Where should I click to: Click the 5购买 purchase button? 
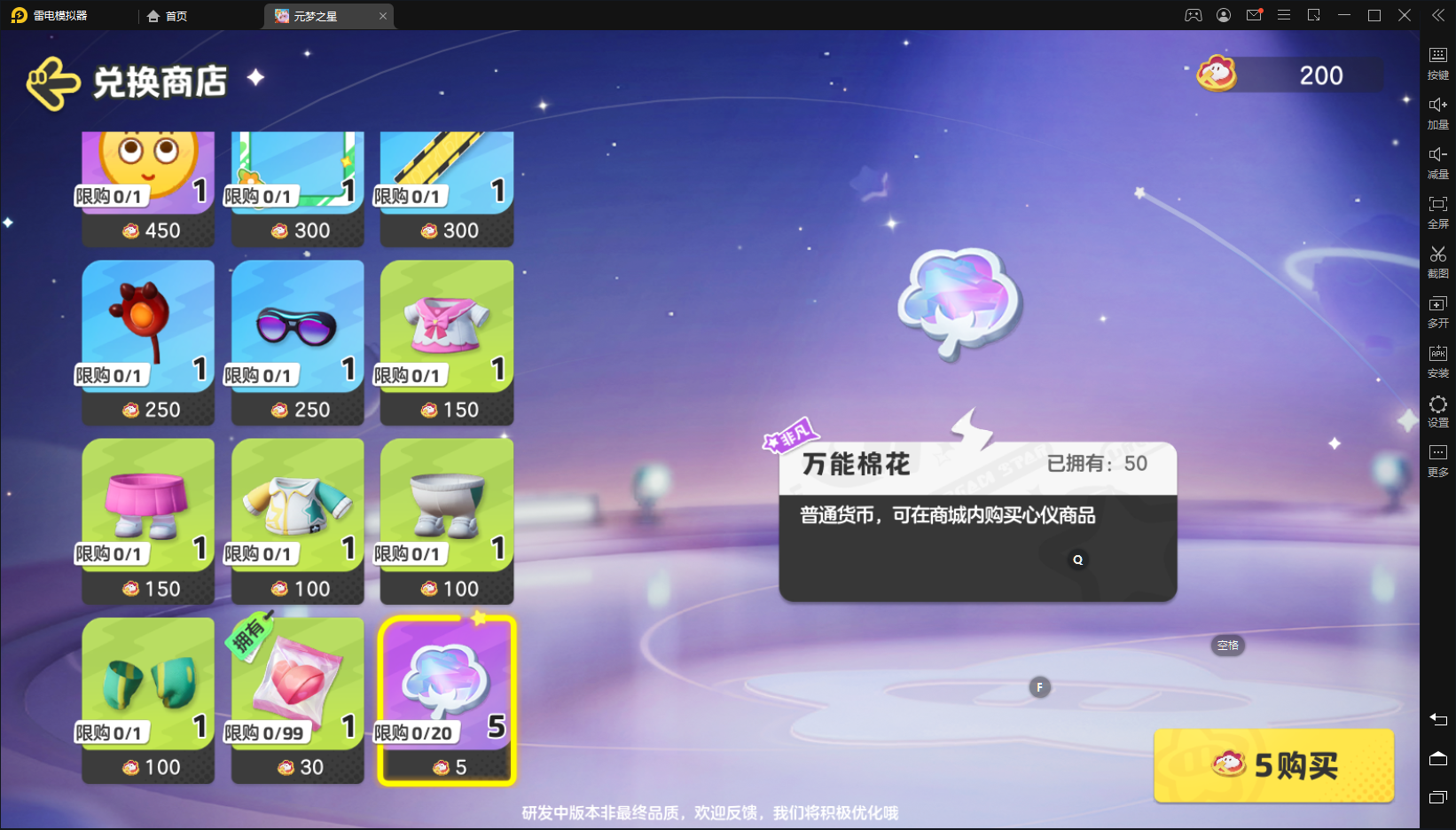coord(1274,765)
